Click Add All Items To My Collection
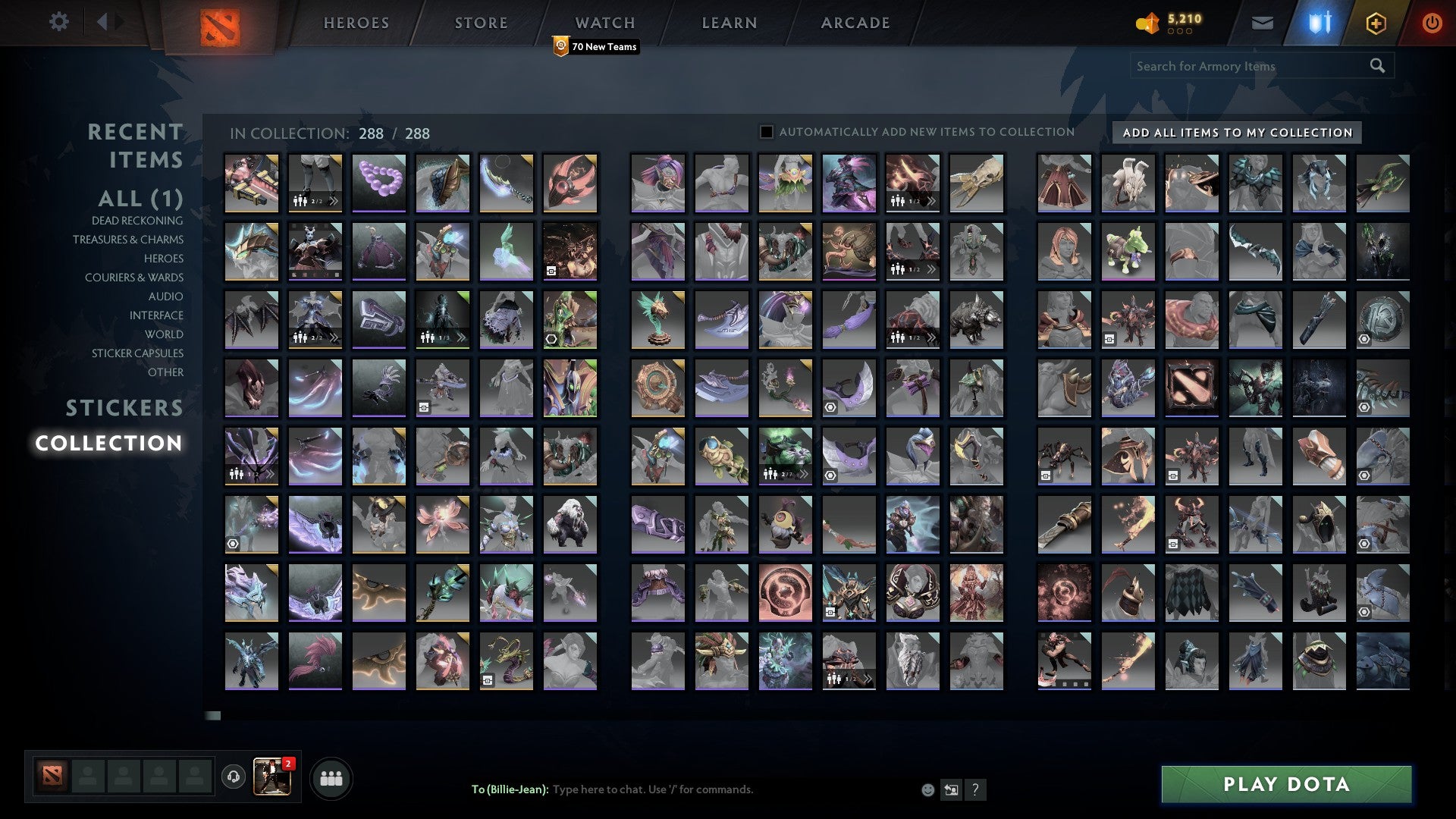The height and width of the screenshot is (819, 1456). coord(1234,132)
